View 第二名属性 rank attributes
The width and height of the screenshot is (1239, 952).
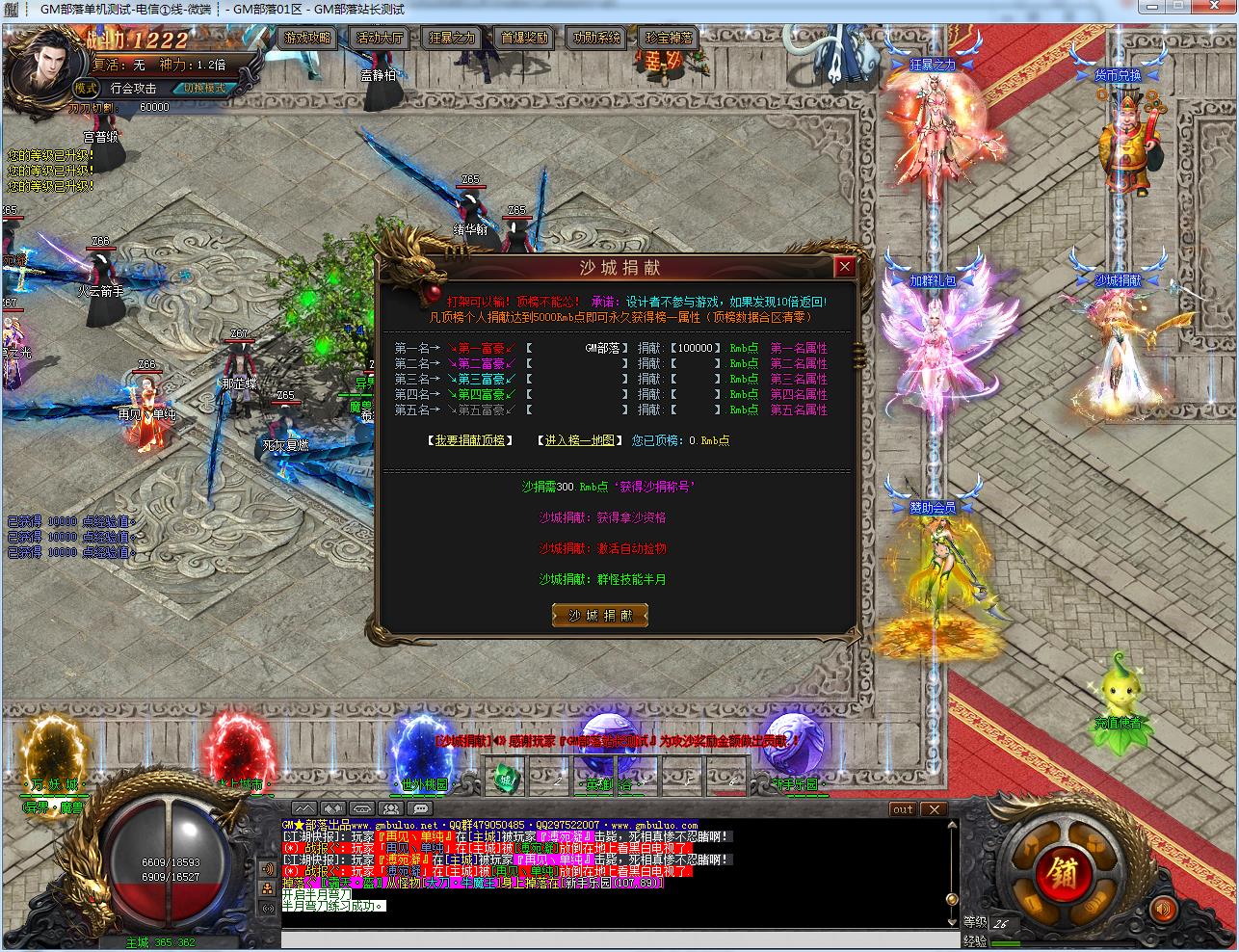click(799, 364)
